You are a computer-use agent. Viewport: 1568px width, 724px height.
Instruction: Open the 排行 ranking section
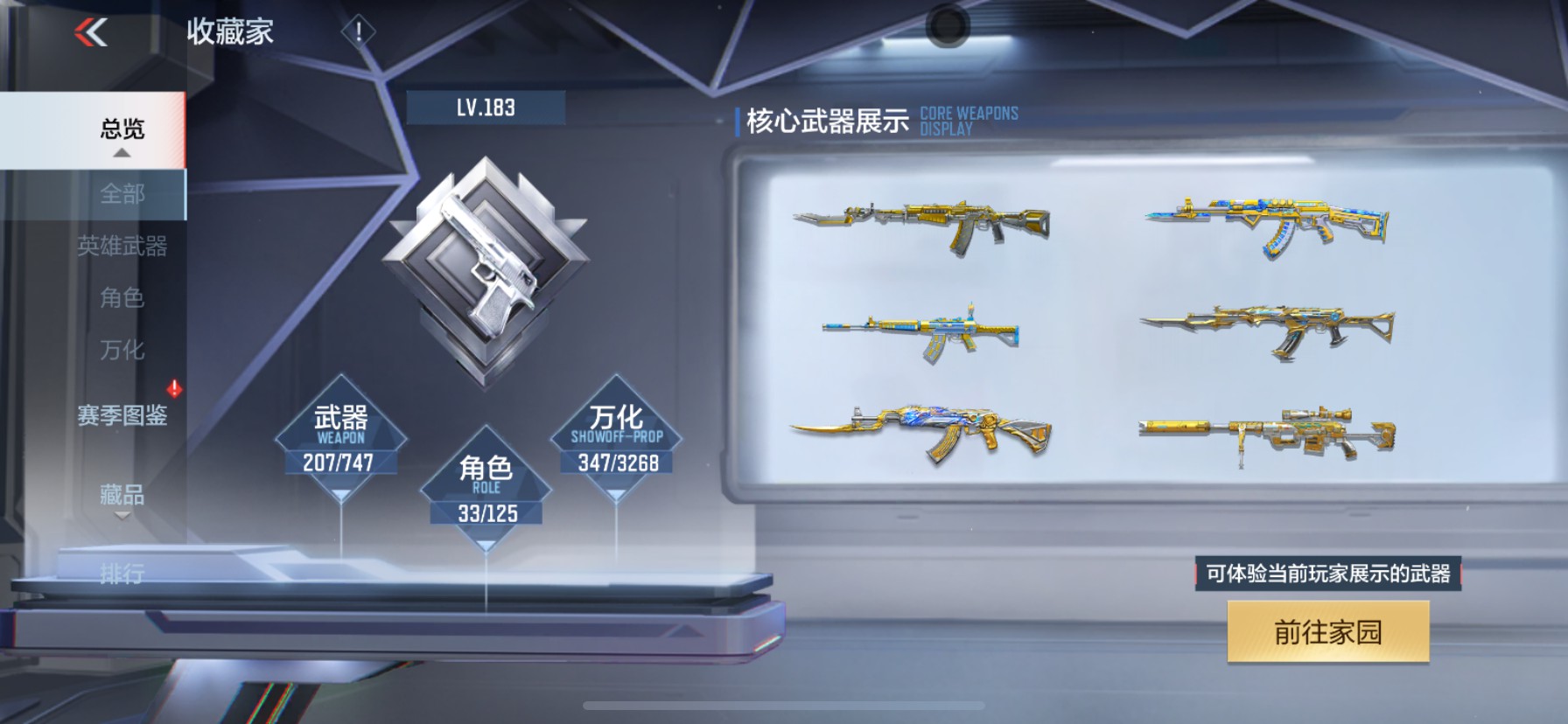point(122,573)
